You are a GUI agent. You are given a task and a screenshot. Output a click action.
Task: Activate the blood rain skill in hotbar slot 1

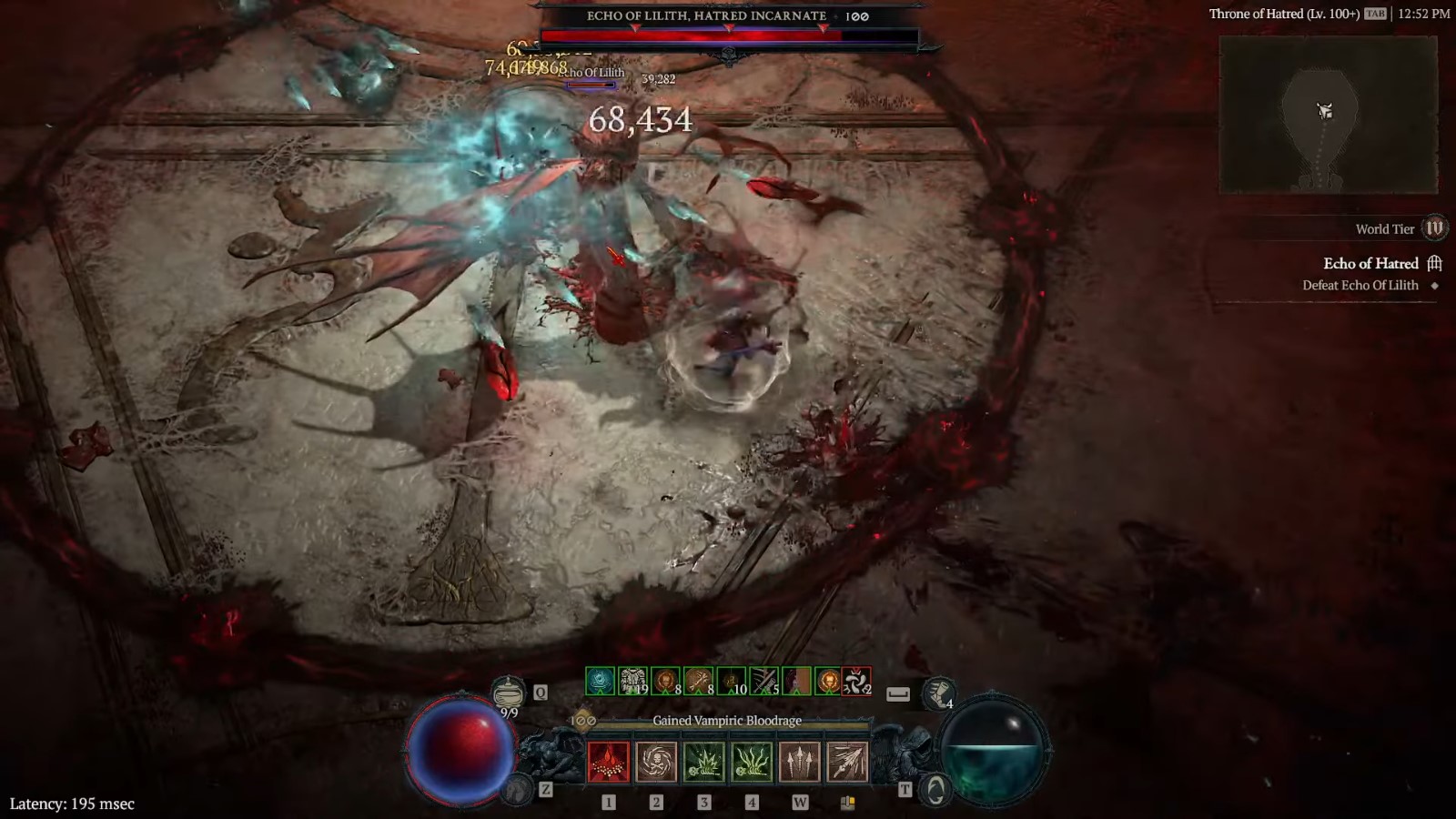pyautogui.click(x=608, y=760)
